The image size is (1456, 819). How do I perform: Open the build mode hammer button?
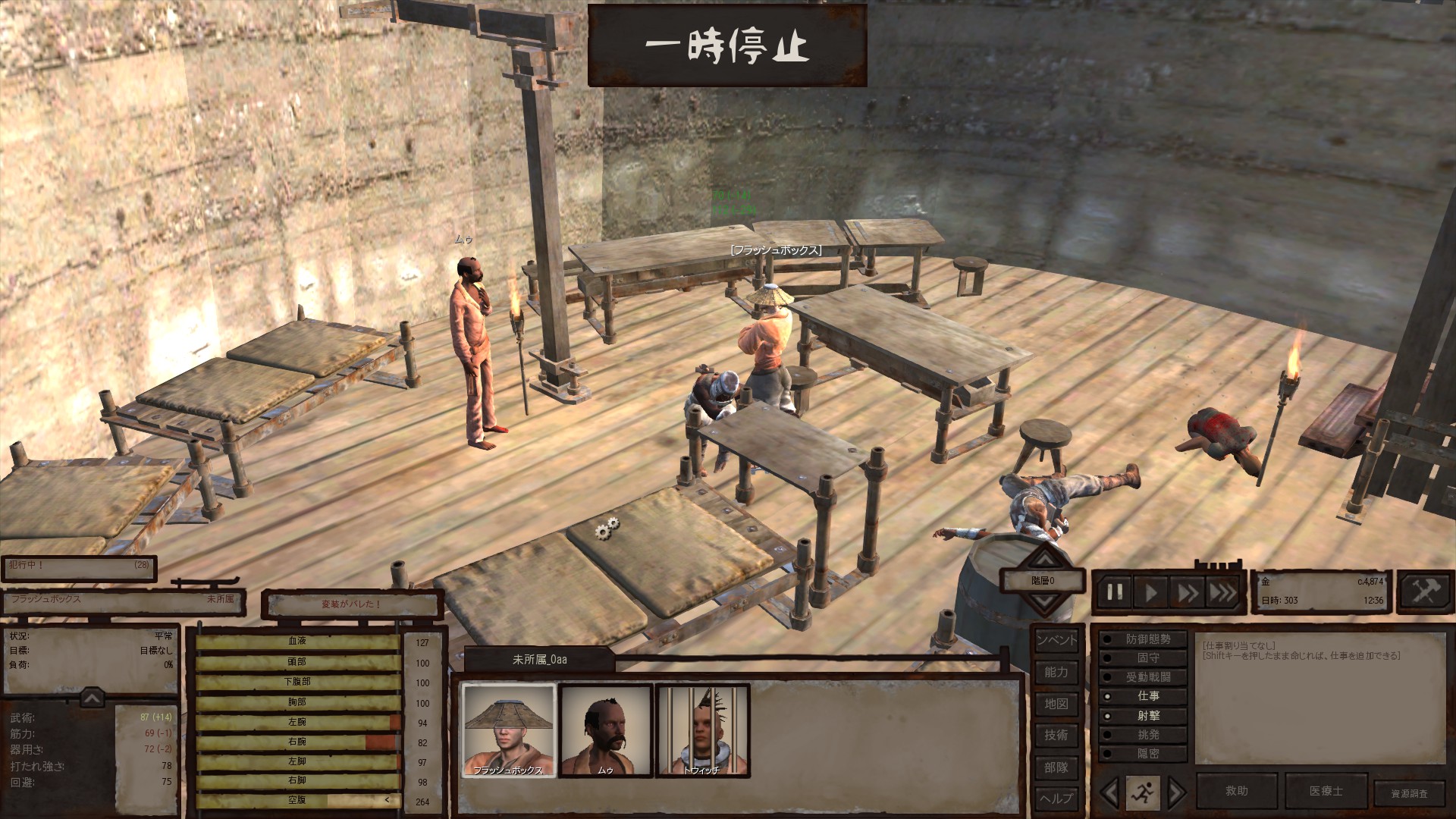pos(1424,591)
